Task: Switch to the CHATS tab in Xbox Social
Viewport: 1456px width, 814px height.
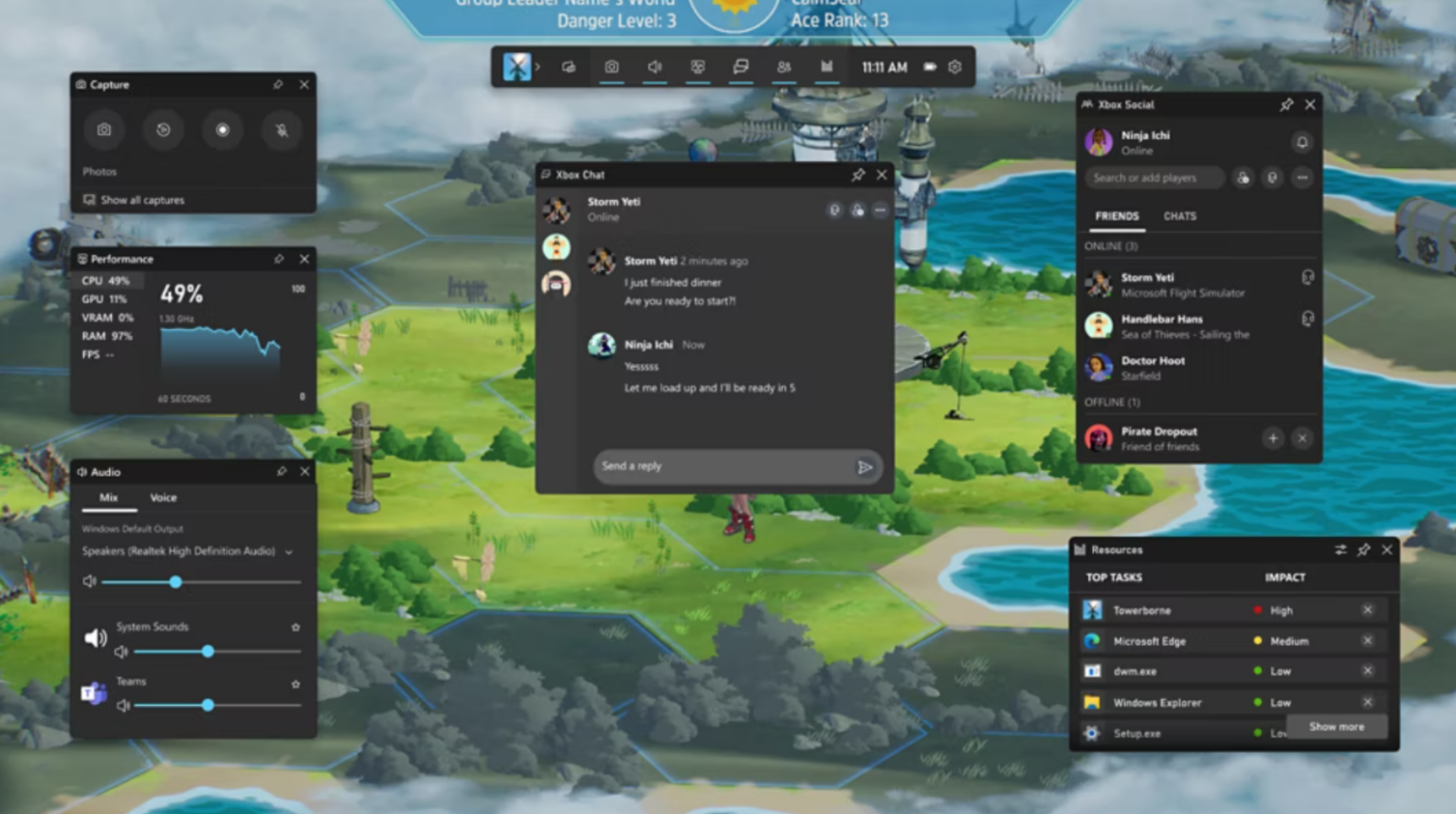Action: pyautogui.click(x=1179, y=216)
